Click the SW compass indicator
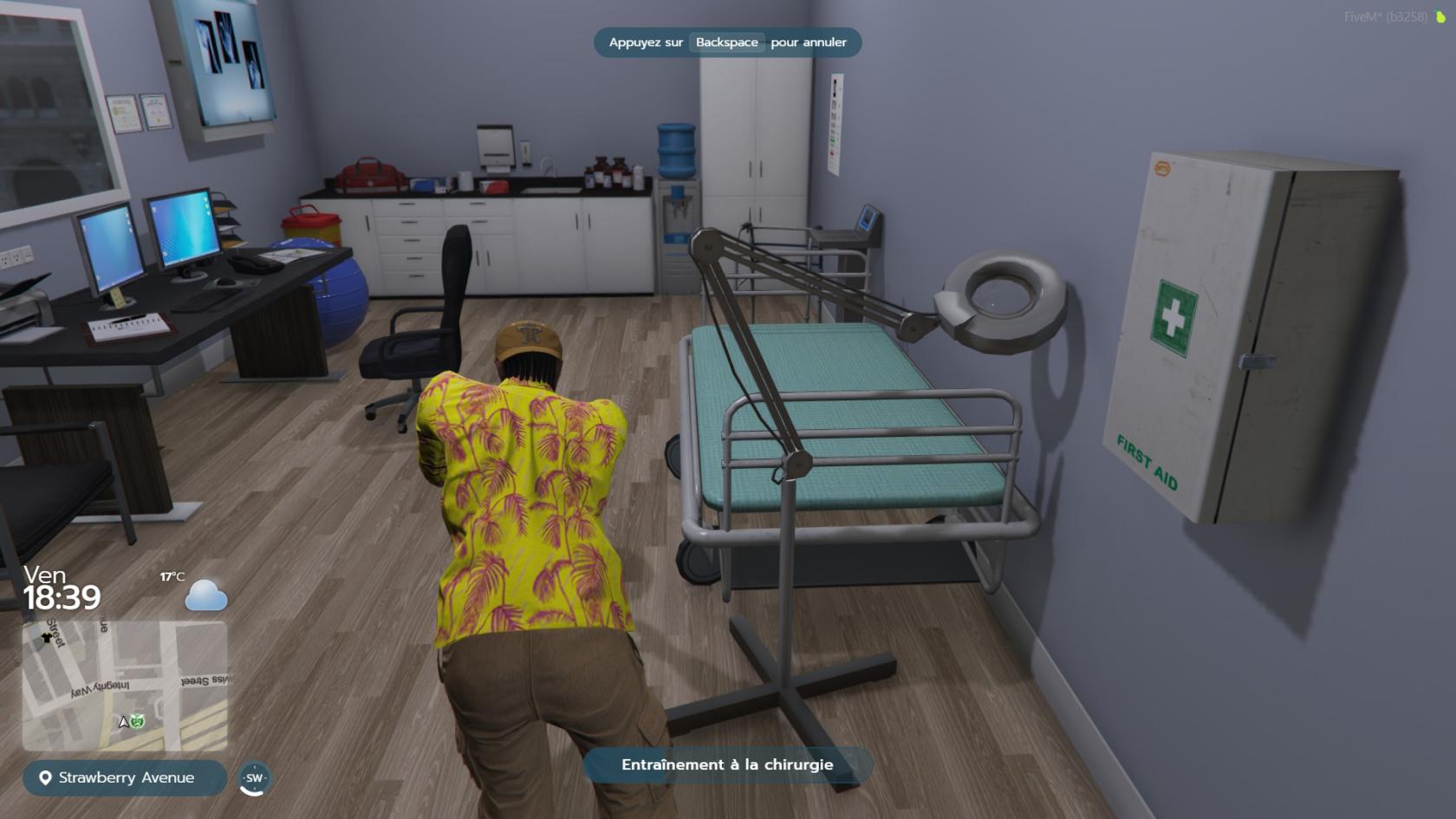 coord(254,778)
